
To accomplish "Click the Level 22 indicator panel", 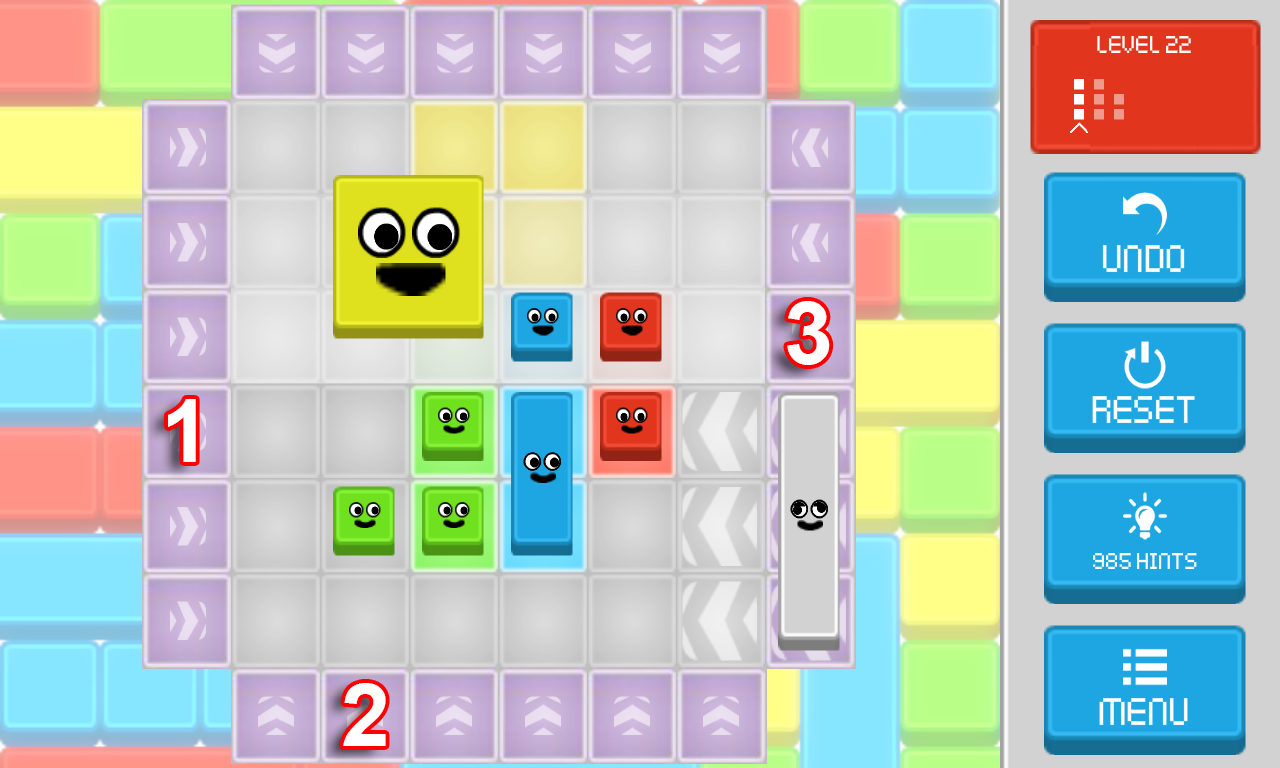I will [x=1144, y=86].
